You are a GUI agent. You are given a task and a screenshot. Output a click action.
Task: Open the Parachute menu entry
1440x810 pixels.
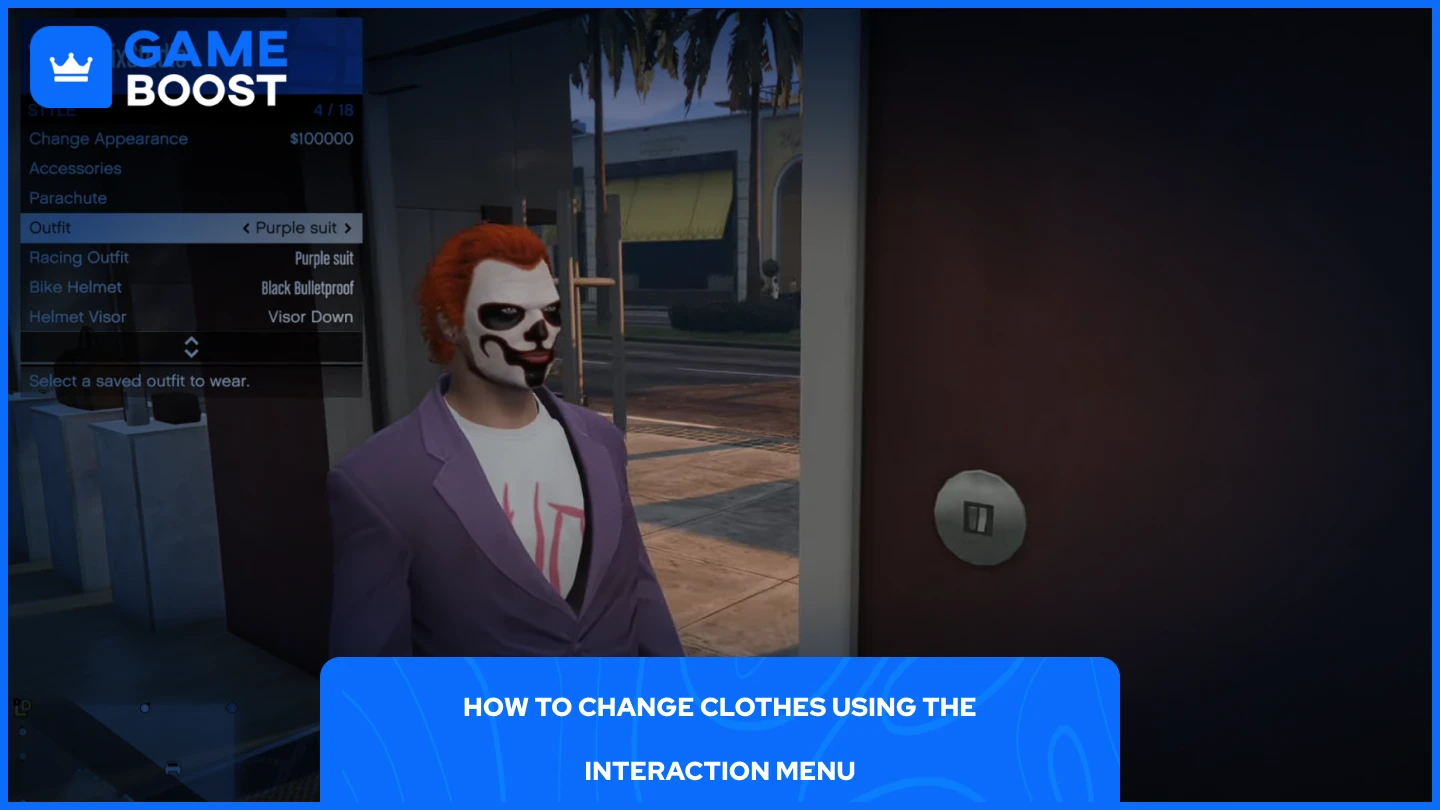pyautogui.click(x=67, y=197)
